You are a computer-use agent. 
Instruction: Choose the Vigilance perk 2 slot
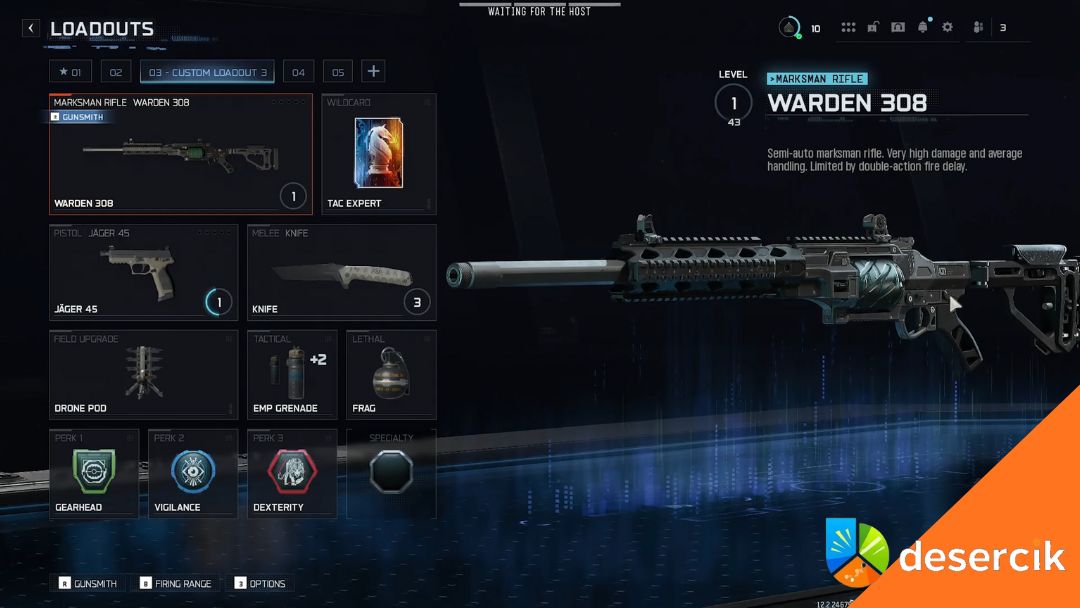[193, 473]
